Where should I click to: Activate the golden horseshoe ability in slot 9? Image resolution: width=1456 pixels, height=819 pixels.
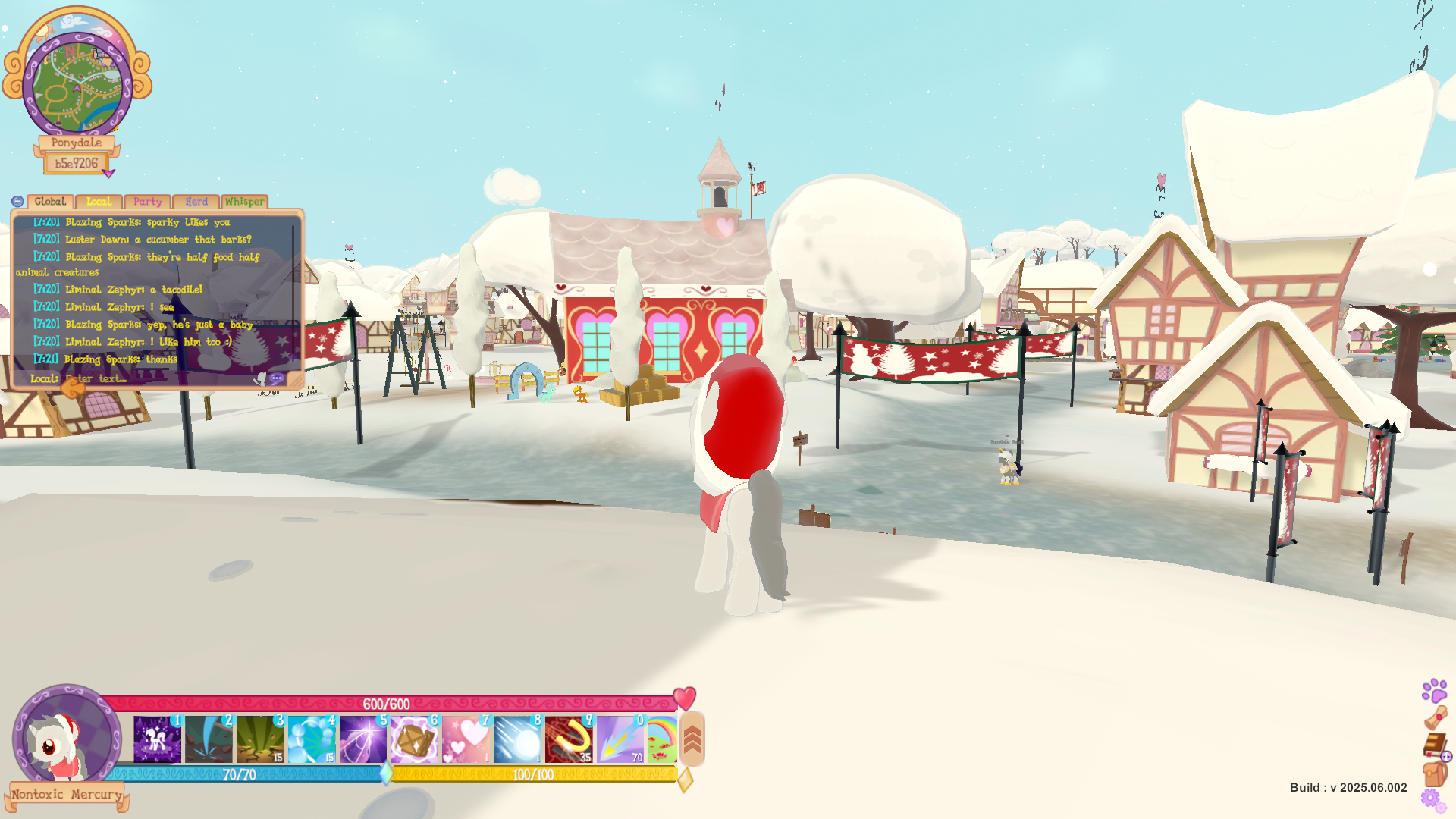pyautogui.click(x=569, y=739)
